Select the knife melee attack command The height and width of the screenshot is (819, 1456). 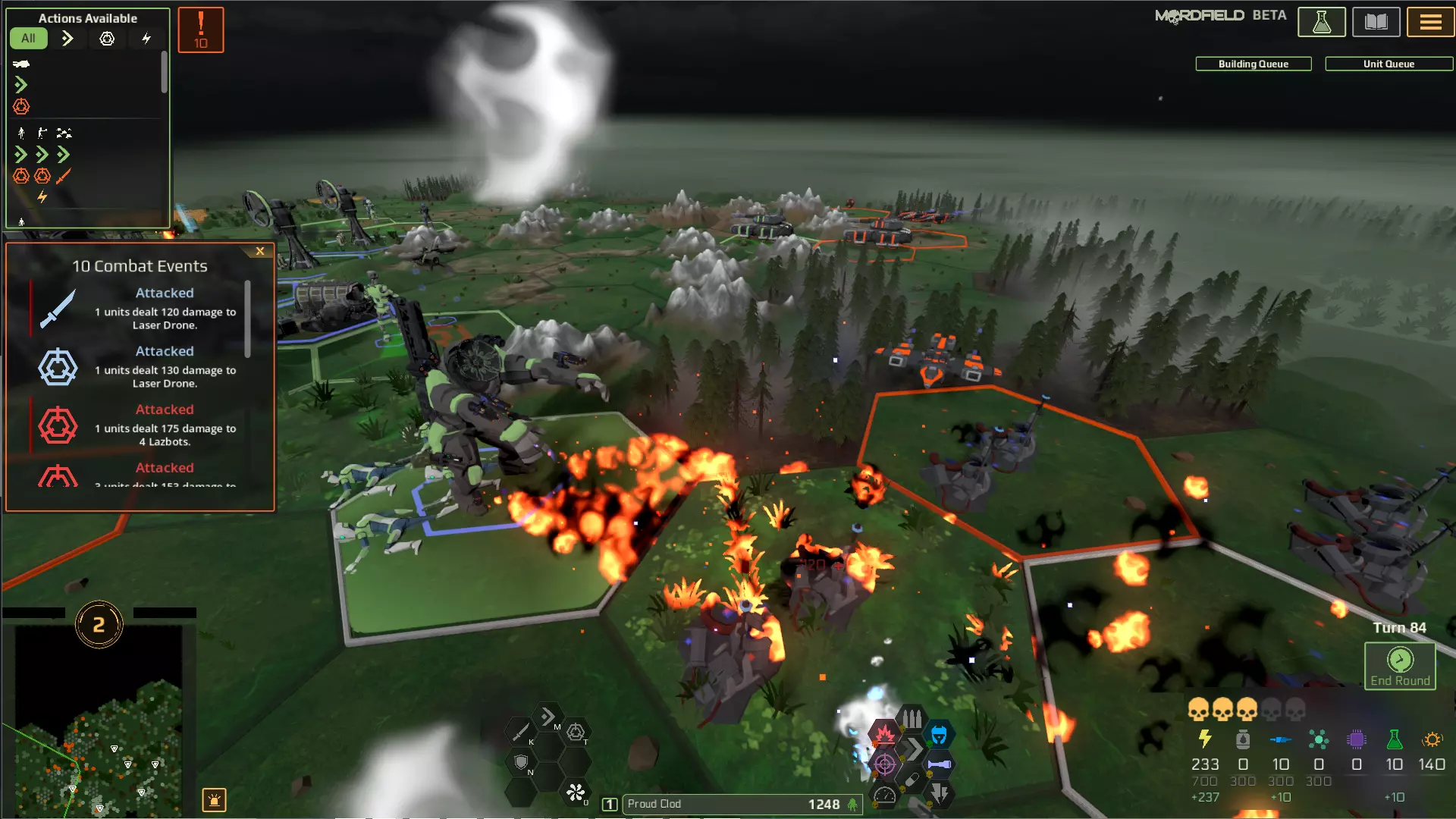pos(520,733)
